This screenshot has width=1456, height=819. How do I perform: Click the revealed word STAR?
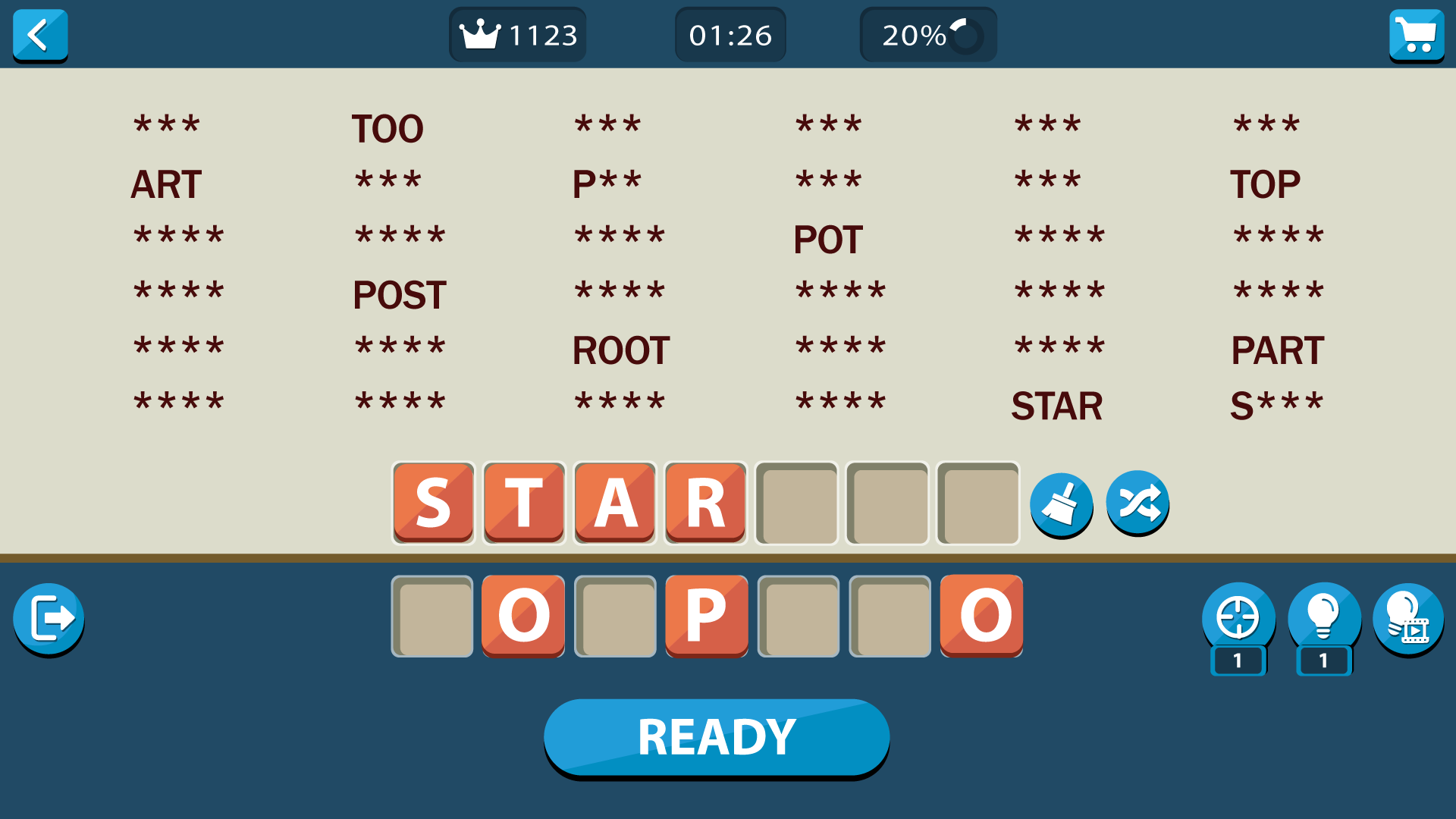coord(1057,406)
